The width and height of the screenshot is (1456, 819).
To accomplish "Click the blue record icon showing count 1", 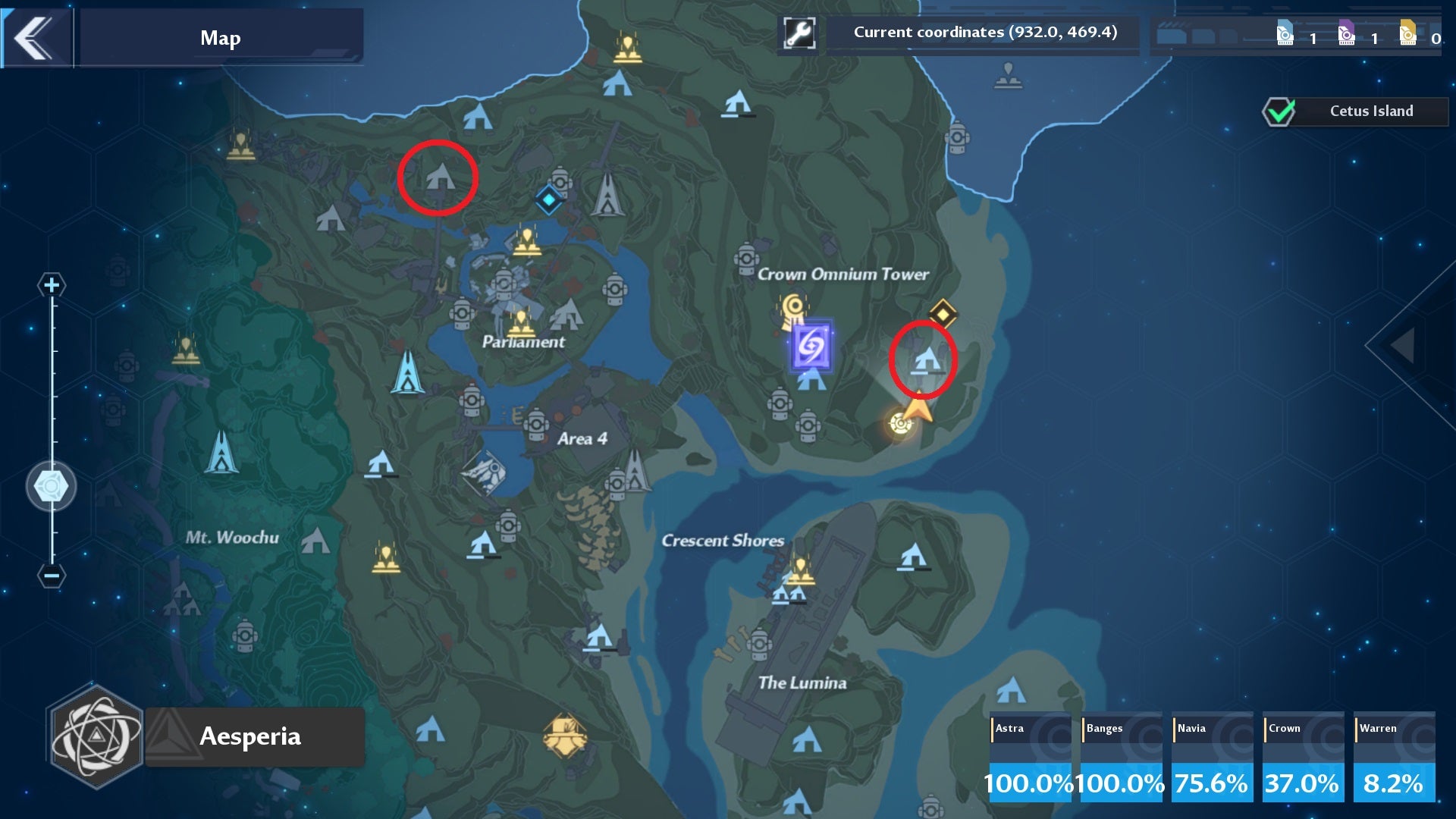I will 1284,33.
